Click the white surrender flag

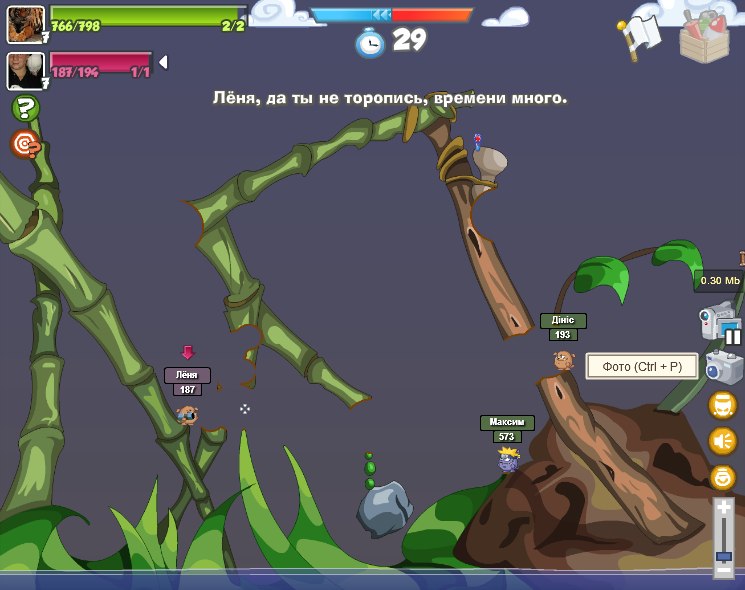coord(640,35)
